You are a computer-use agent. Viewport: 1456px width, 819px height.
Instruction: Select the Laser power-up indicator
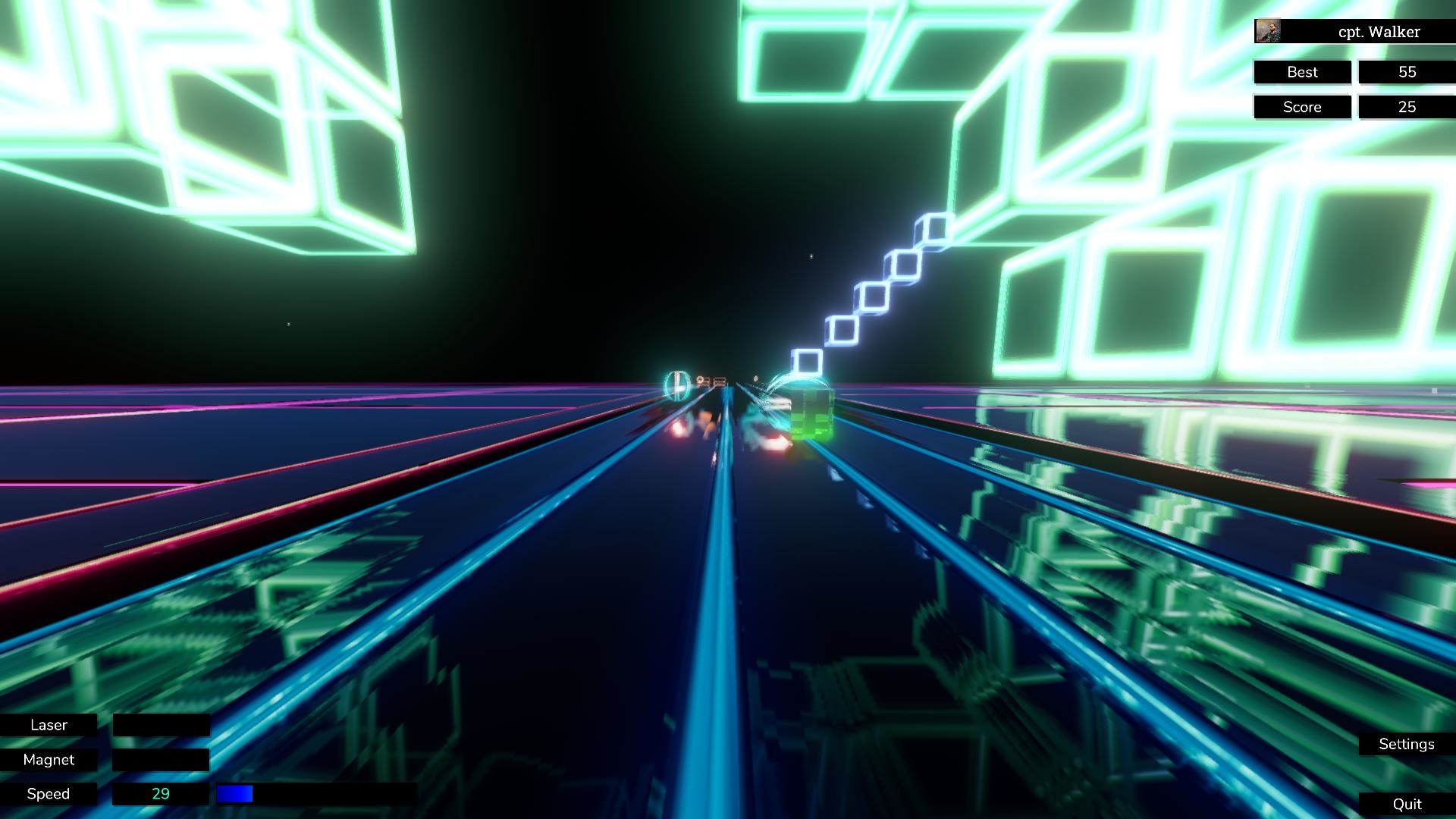point(49,725)
